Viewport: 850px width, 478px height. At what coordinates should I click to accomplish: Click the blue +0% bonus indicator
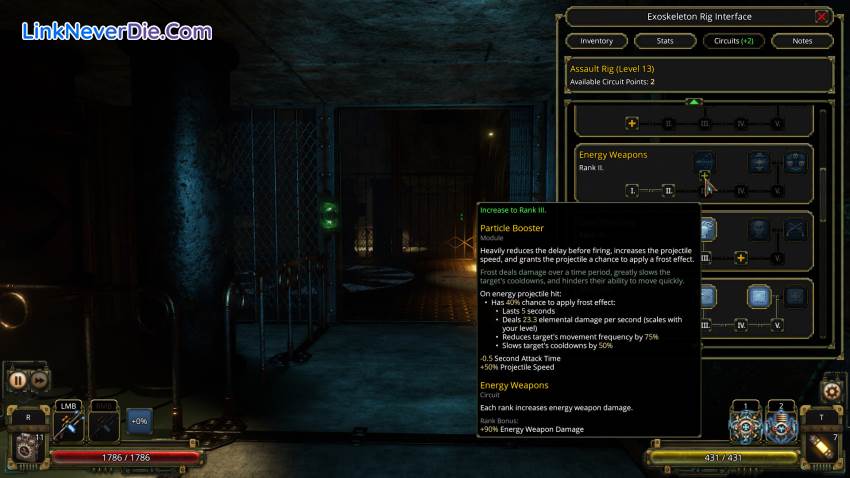pyautogui.click(x=140, y=424)
